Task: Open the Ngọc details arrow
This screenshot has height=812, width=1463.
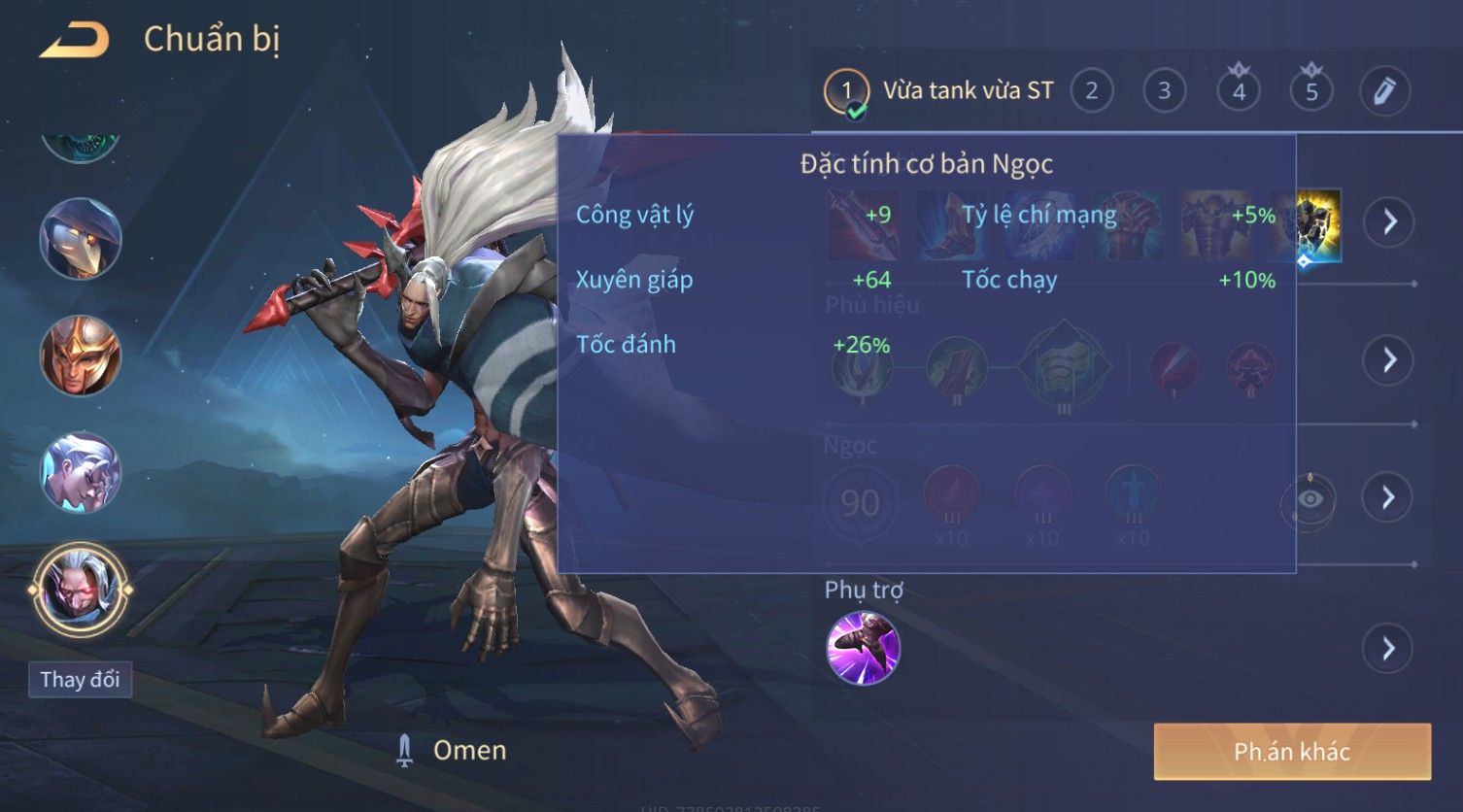Action: pos(1389,497)
